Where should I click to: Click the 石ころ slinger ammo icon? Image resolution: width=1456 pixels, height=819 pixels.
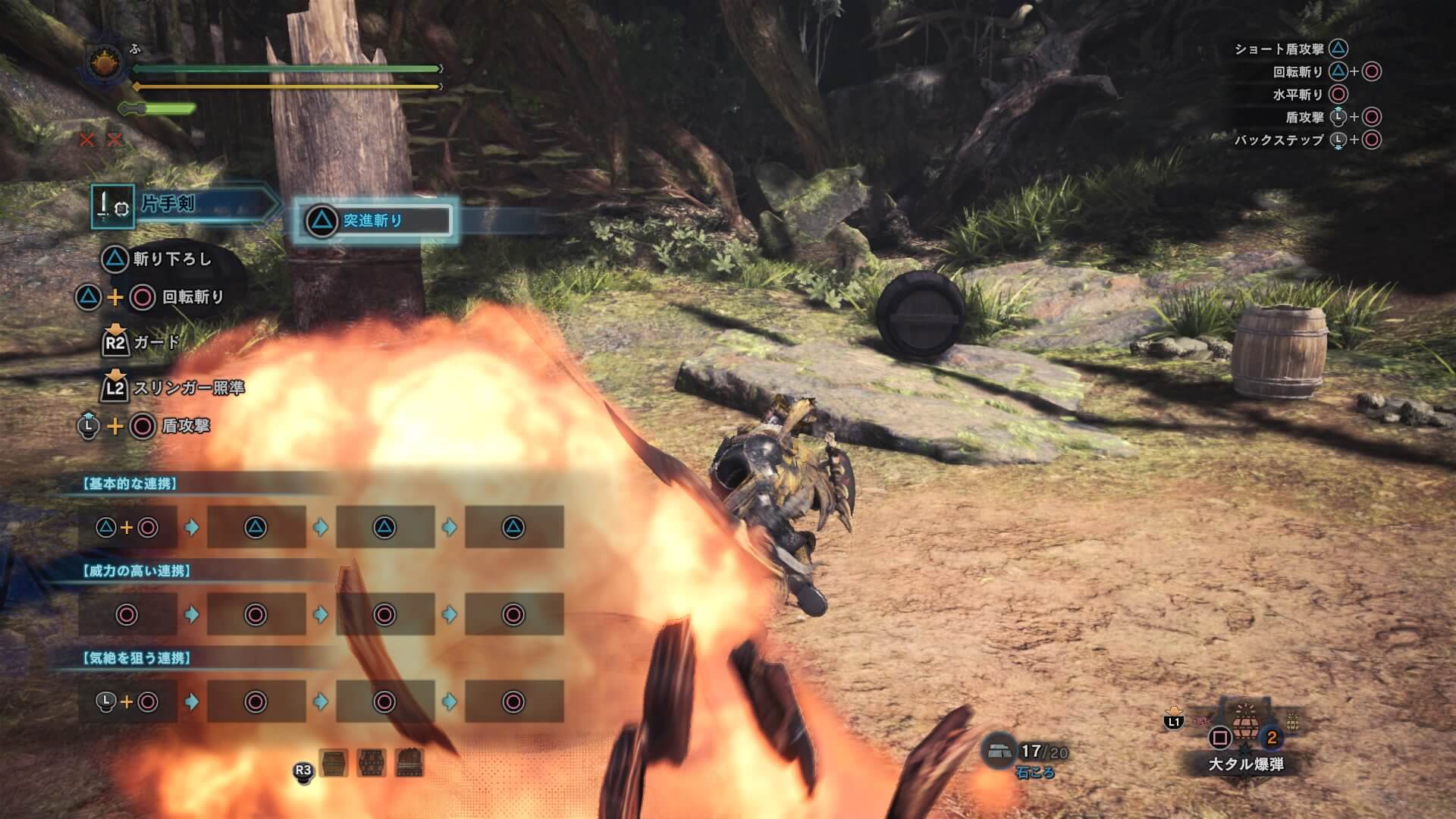[x=998, y=750]
